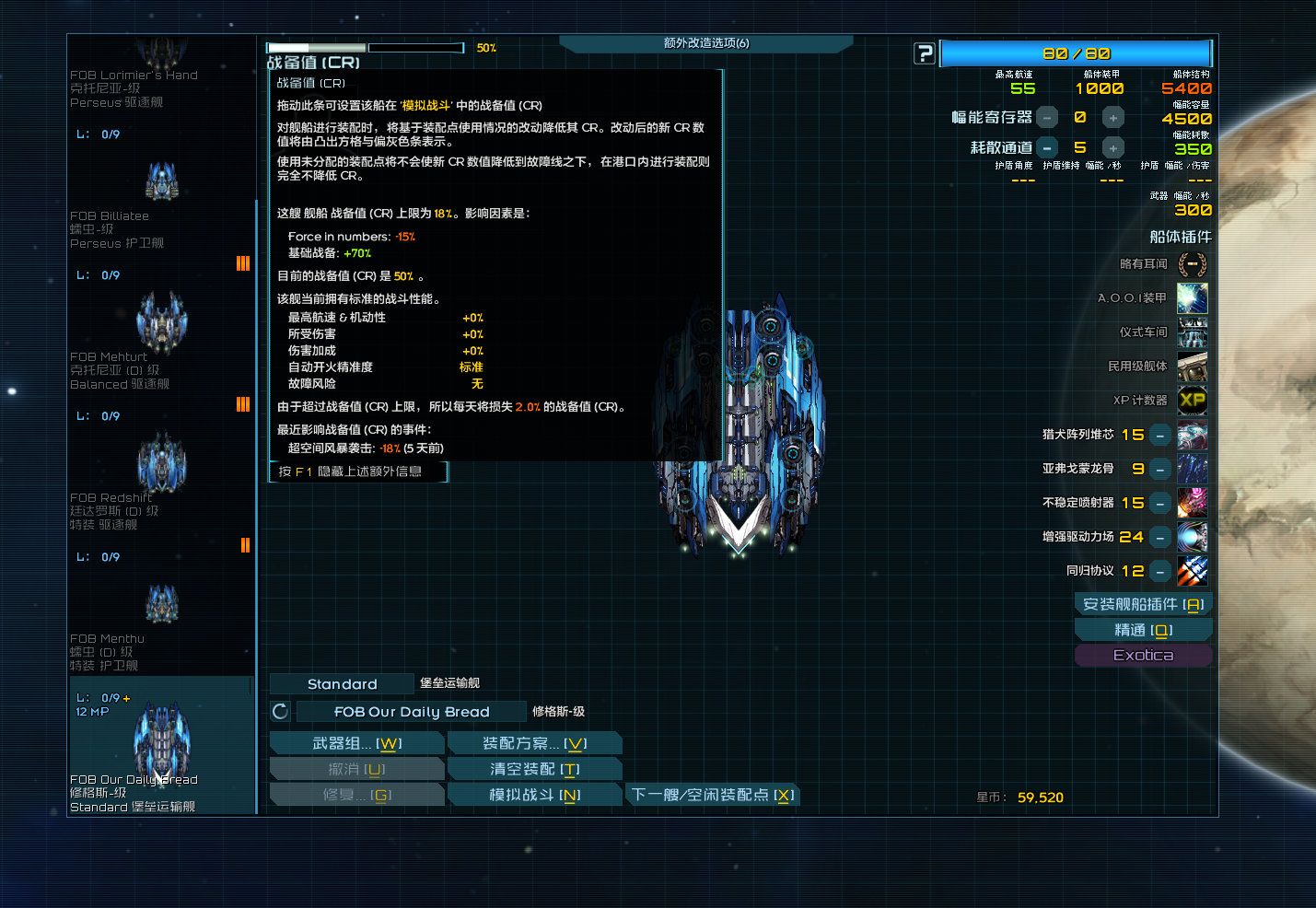Start 模拟战斗 [N]
Viewport: 1316px width, 908px height.
click(x=534, y=793)
